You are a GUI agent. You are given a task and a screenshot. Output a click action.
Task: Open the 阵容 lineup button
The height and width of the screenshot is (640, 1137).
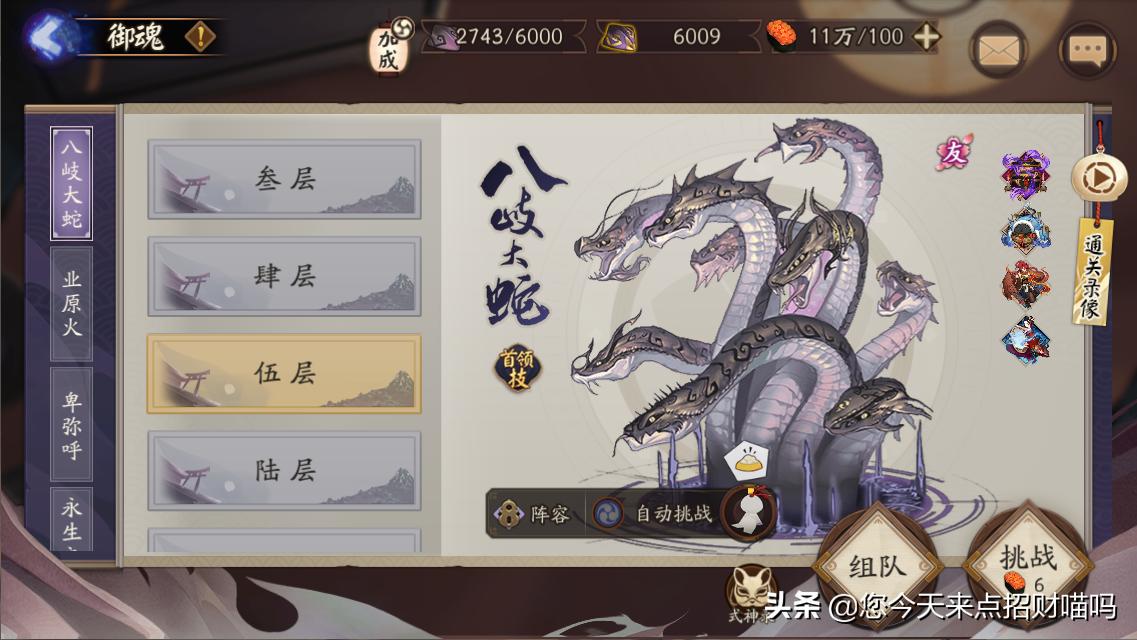coord(536,514)
